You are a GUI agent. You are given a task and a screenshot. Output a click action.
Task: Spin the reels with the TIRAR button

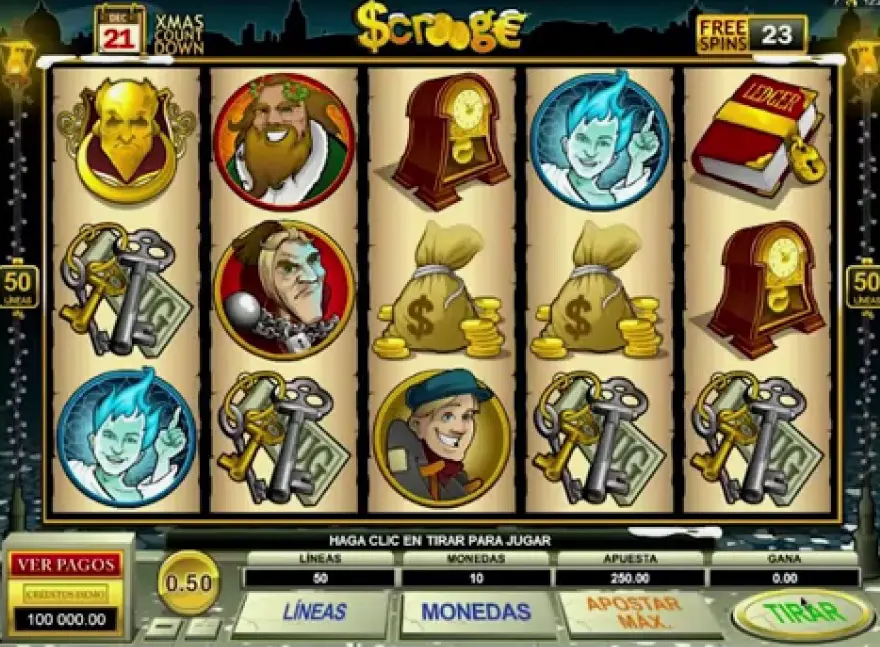[803, 614]
